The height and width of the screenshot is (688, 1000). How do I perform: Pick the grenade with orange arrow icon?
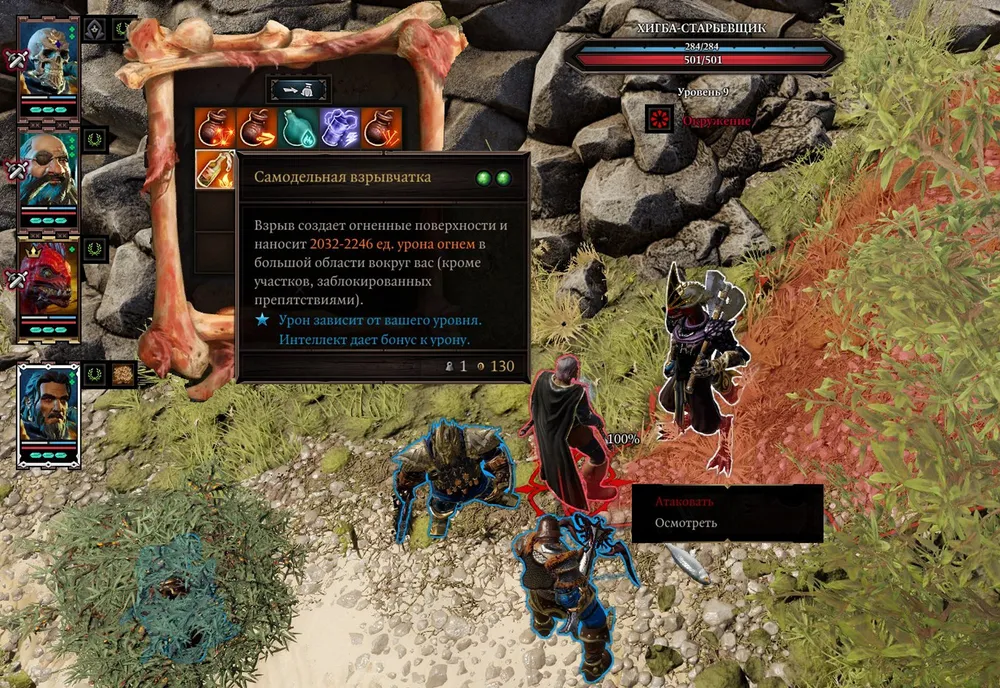256,128
